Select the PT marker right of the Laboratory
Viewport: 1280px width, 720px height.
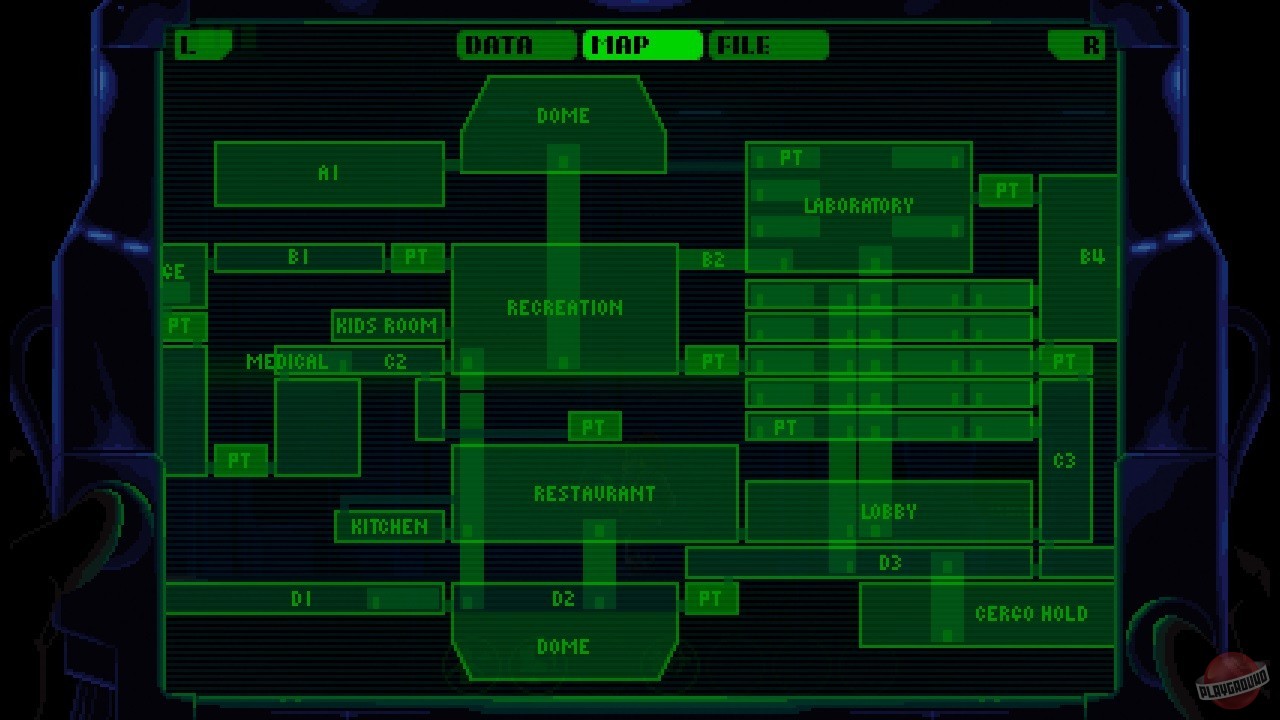click(1008, 190)
